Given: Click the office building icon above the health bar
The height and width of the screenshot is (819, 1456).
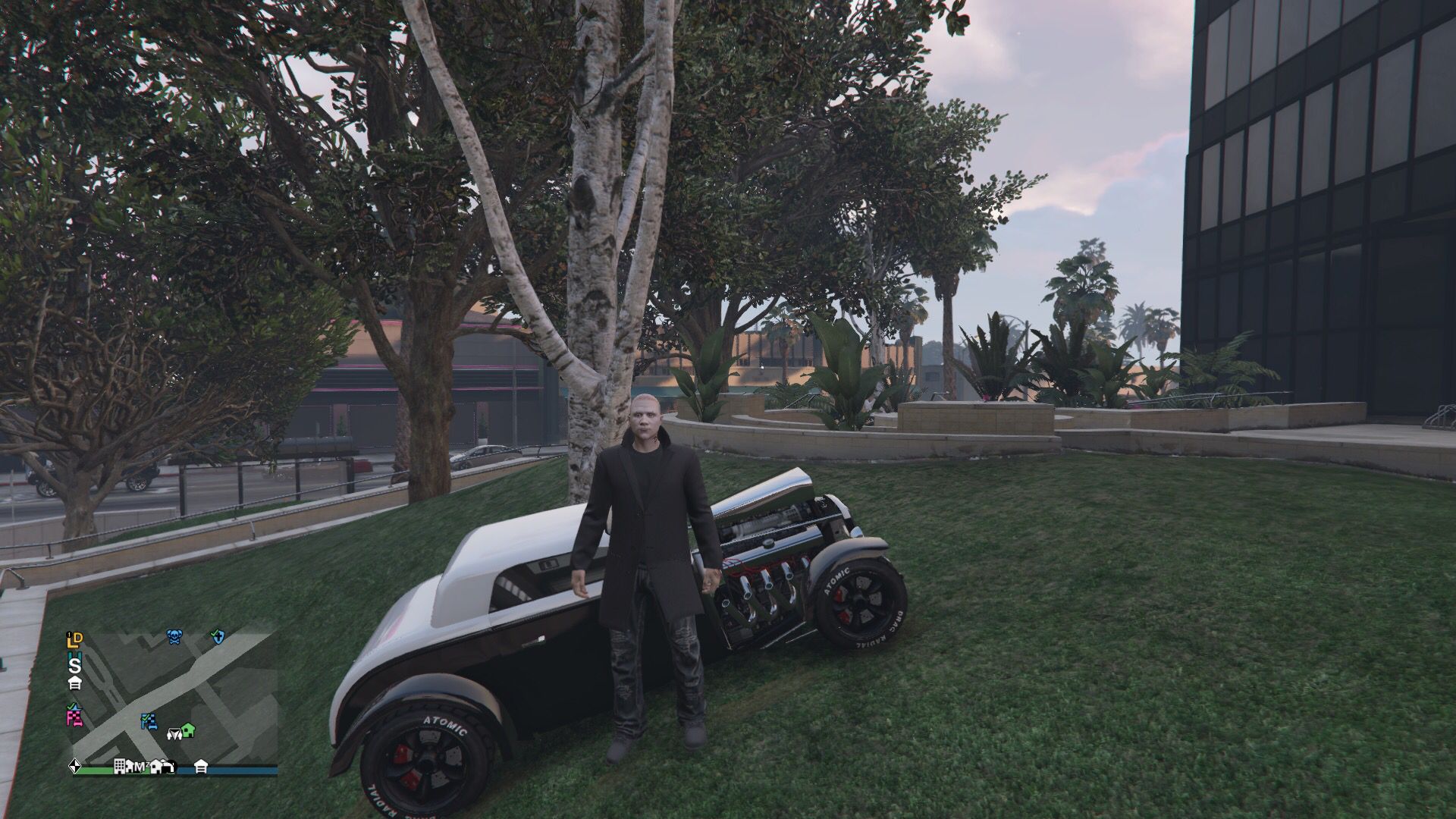Looking at the screenshot, I should click(x=121, y=767).
